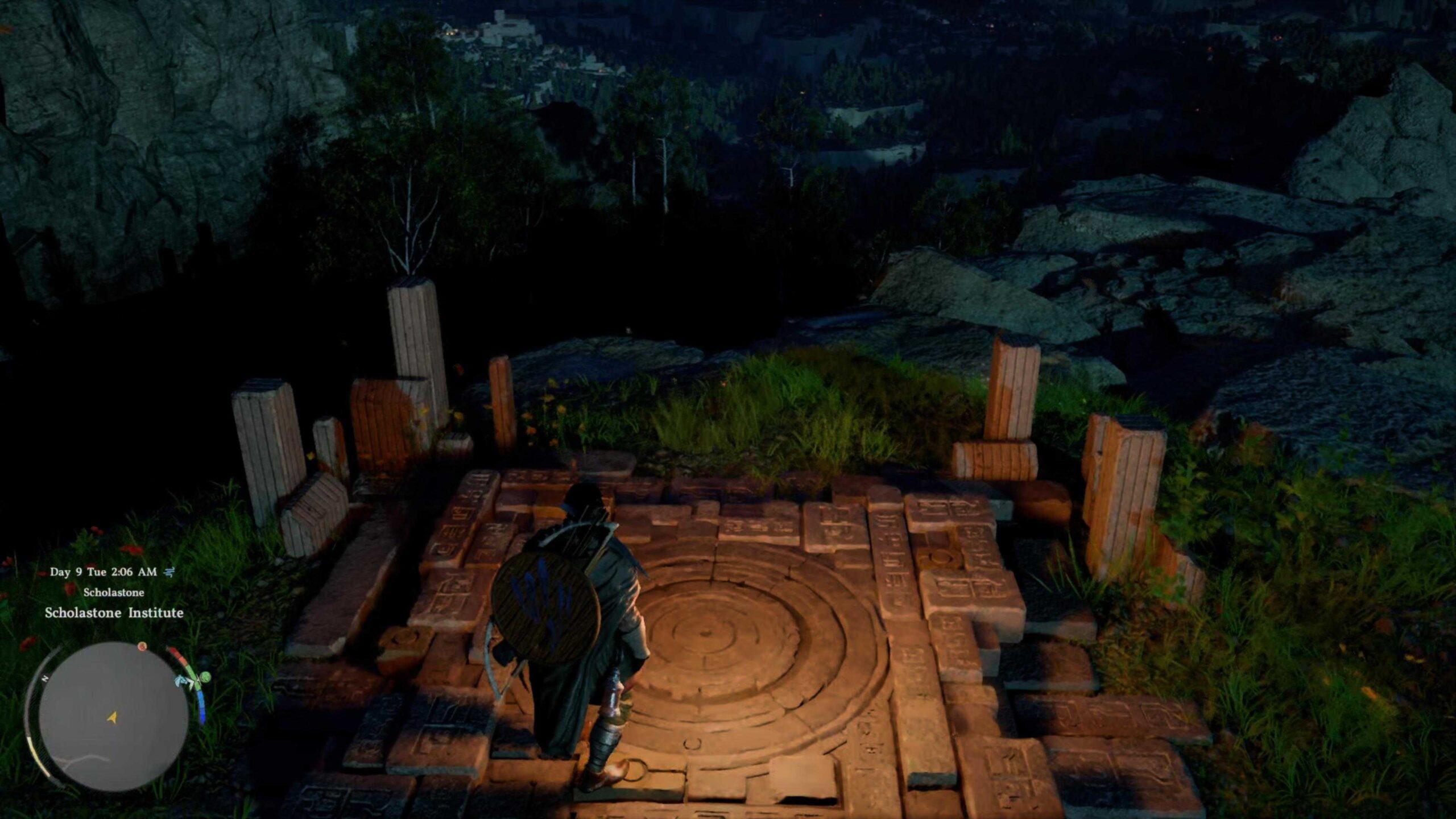Open the circular minimap
Viewport: 1456px width, 819px height.
pos(114,717)
